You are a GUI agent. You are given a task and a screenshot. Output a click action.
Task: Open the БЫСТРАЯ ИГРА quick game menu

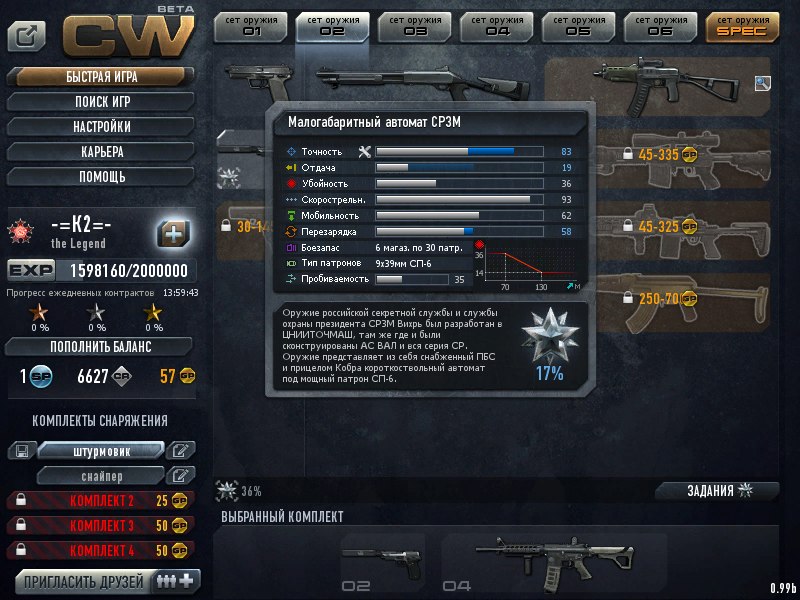click(x=101, y=77)
